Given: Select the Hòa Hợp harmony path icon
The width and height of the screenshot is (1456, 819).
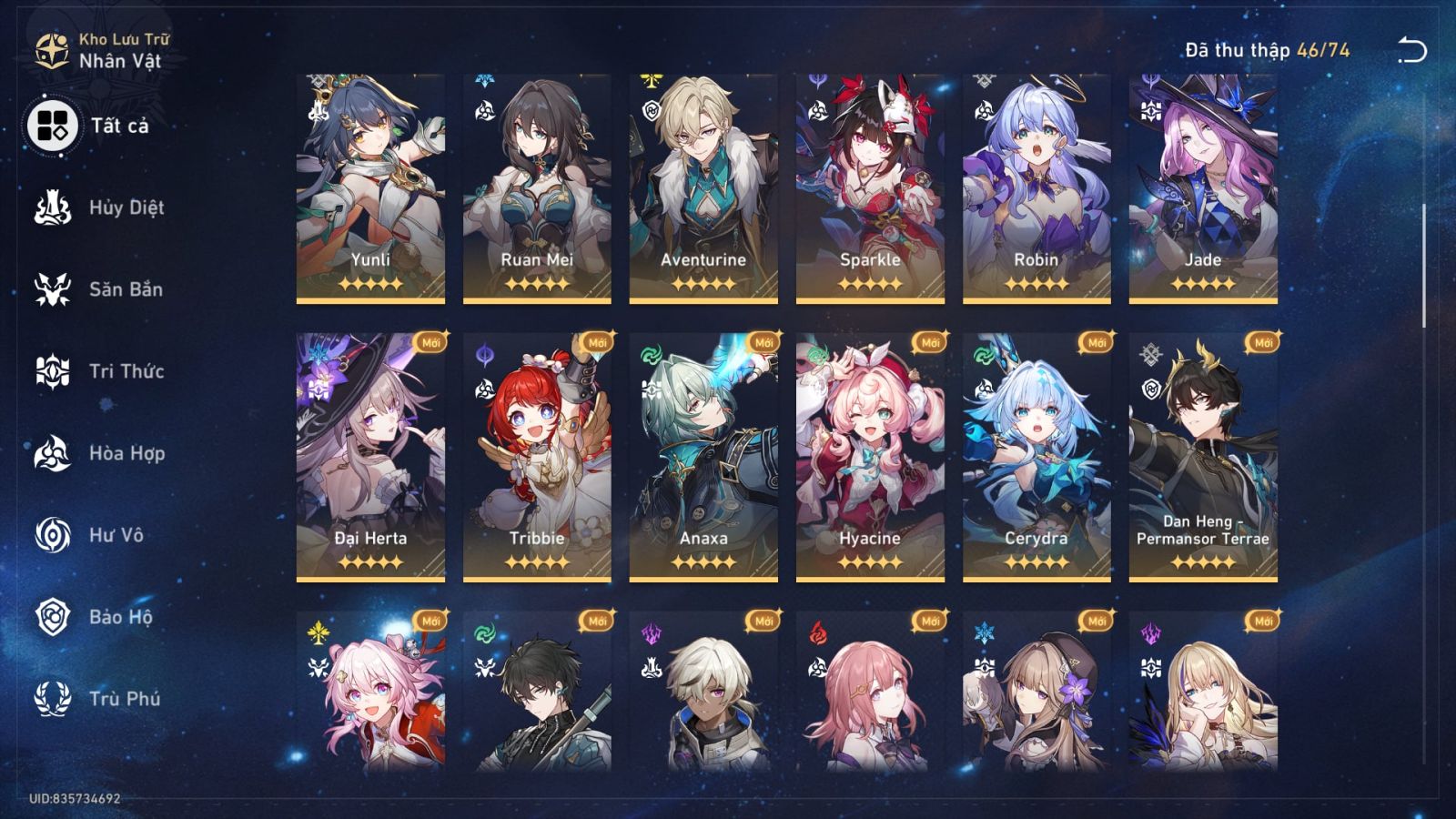Looking at the screenshot, I should click(52, 453).
